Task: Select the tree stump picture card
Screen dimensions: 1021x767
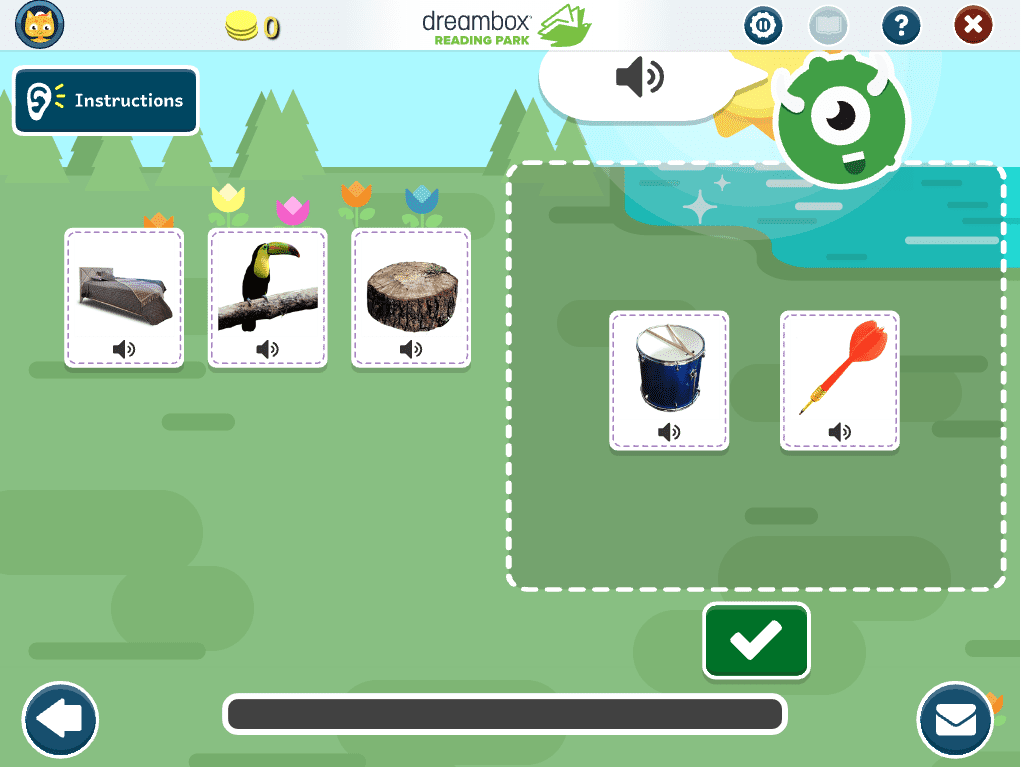Action: coord(411,296)
